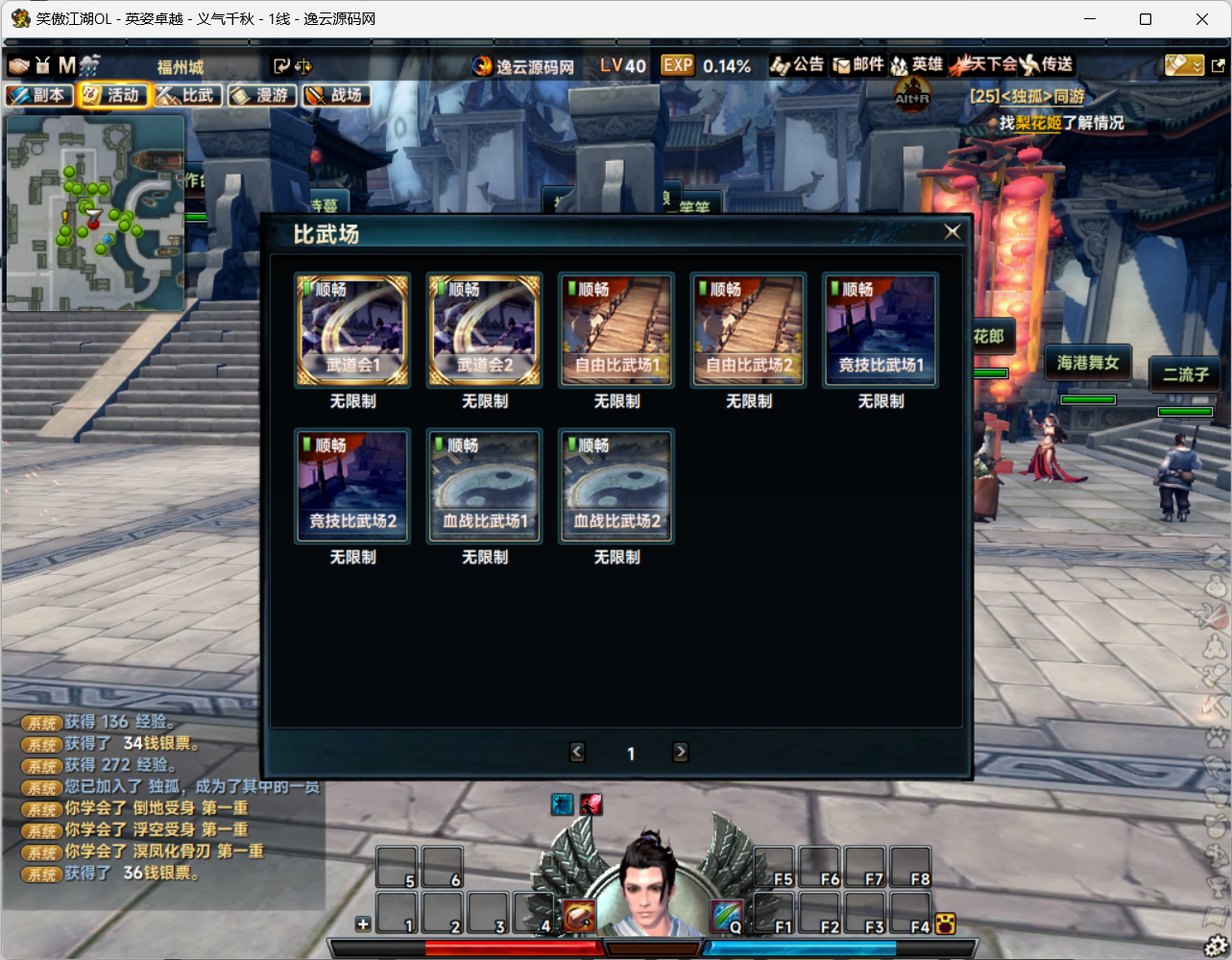Image resolution: width=1232 pixels, height=960 pixels.
Task: Enter the 自由比武场1 arena
Action: 616,329
